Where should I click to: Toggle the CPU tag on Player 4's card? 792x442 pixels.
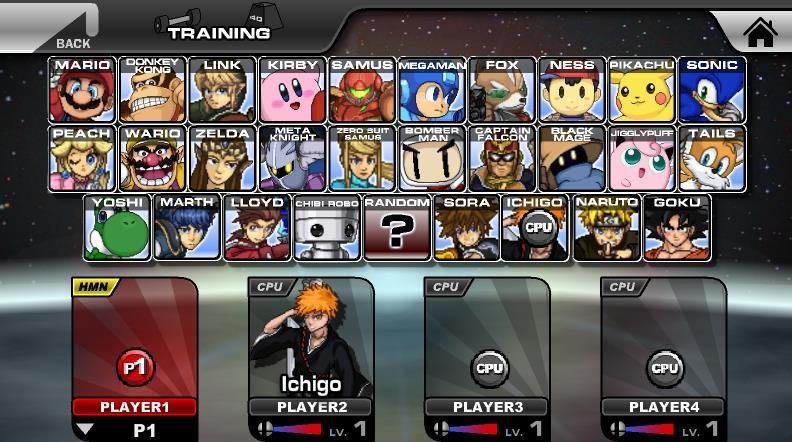pos(622,287)
